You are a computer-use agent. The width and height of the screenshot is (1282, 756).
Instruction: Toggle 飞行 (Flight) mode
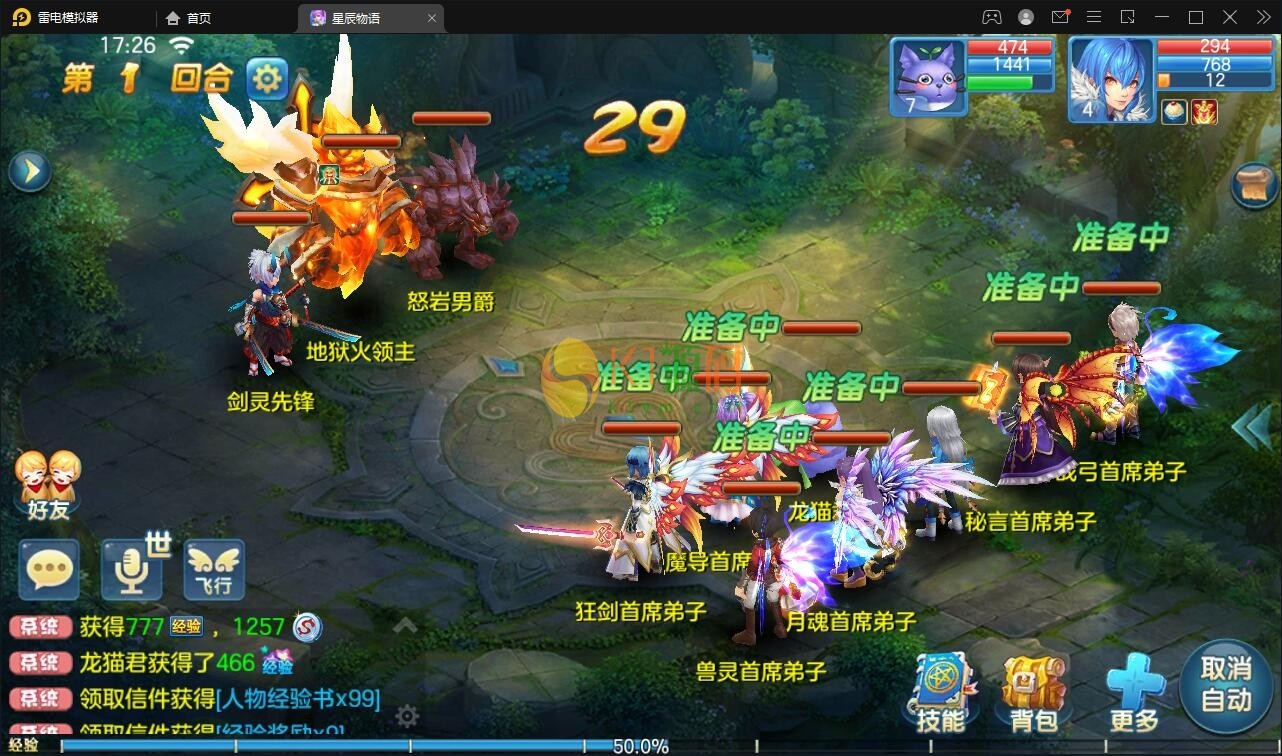213,570
